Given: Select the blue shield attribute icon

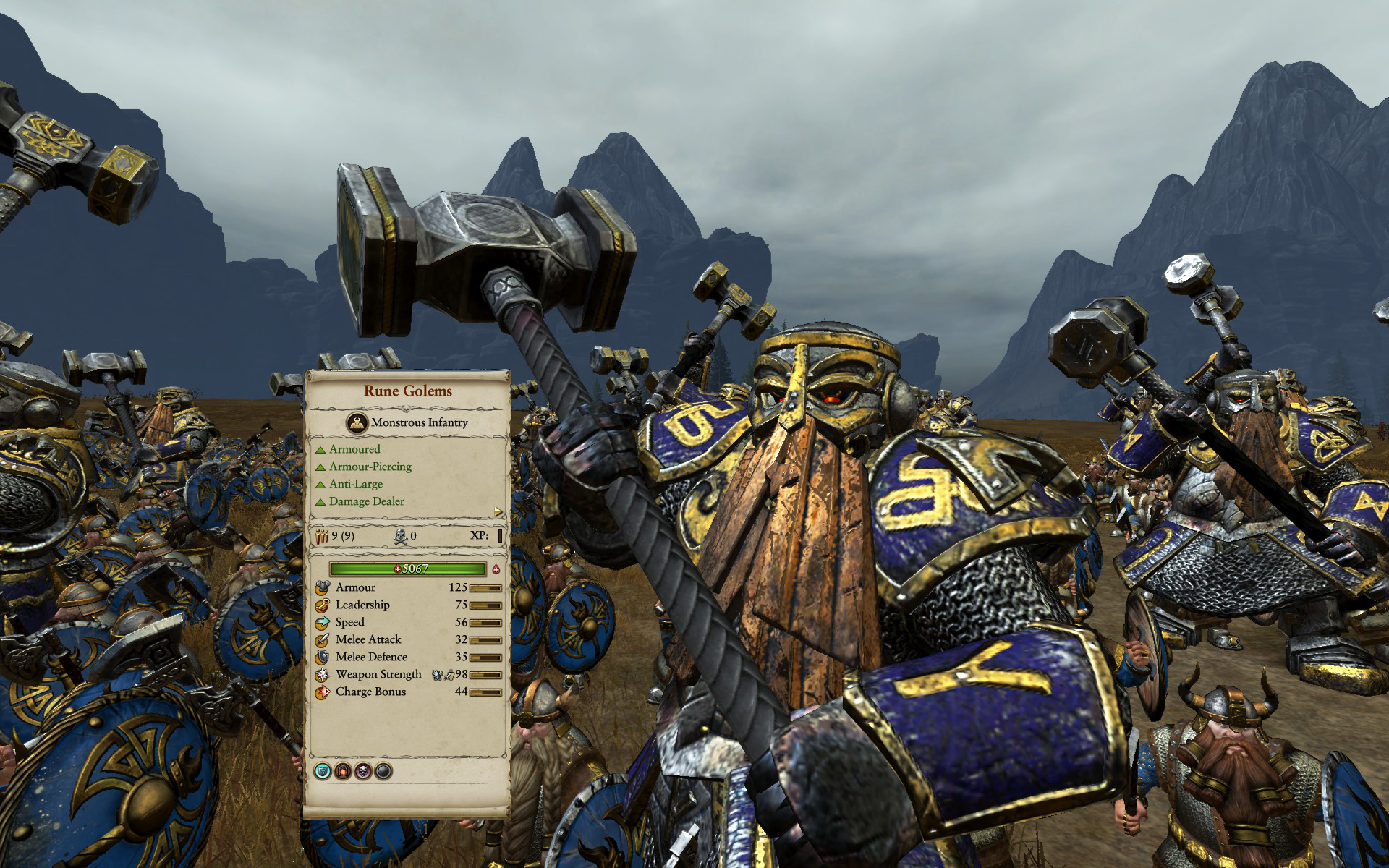Looking at the screenshot, I should click(x=323, y=771).
